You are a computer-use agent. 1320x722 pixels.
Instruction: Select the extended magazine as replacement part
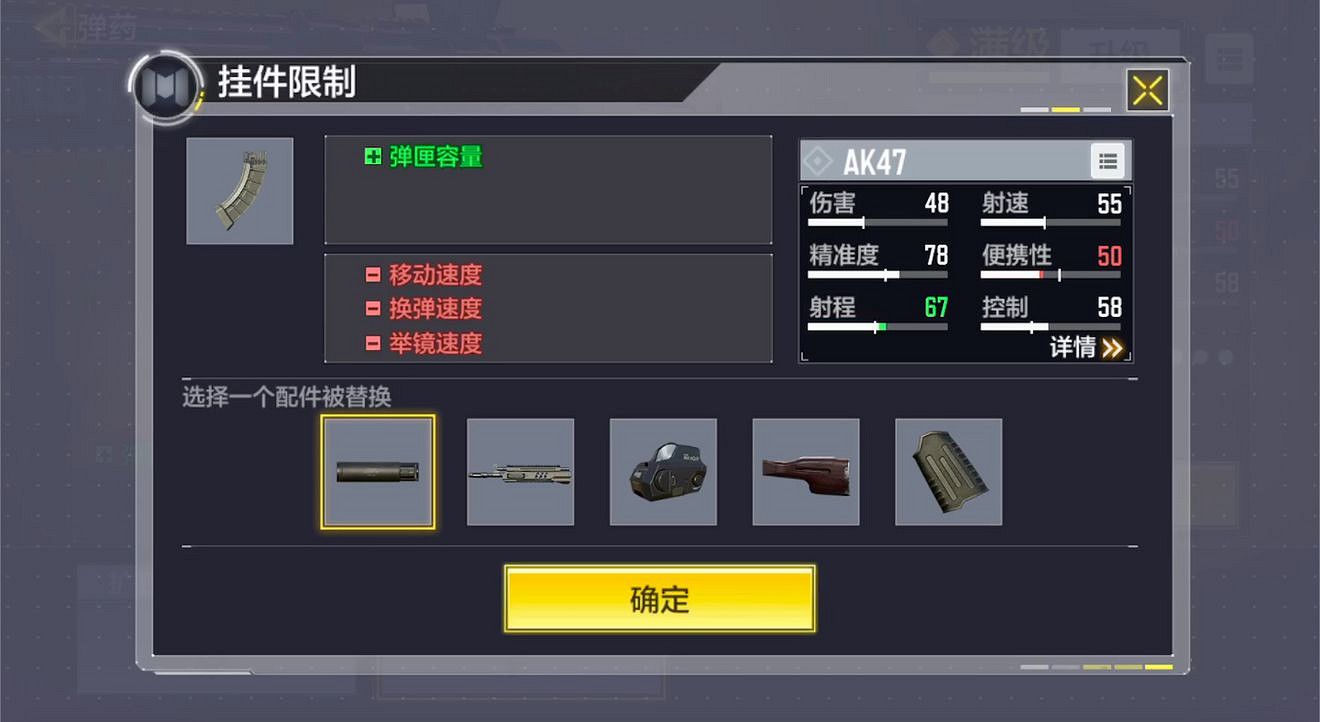point(947,470)
